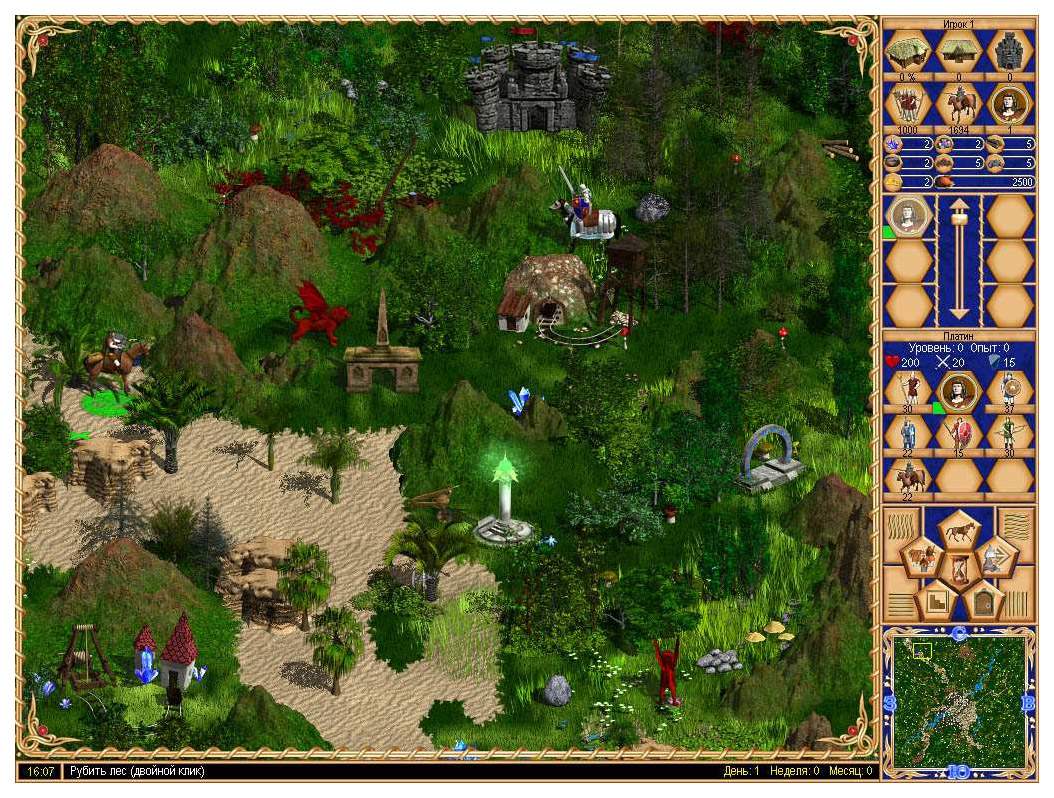Click the minimap to move the view
1054x798 pixels.
click(960, 701)
